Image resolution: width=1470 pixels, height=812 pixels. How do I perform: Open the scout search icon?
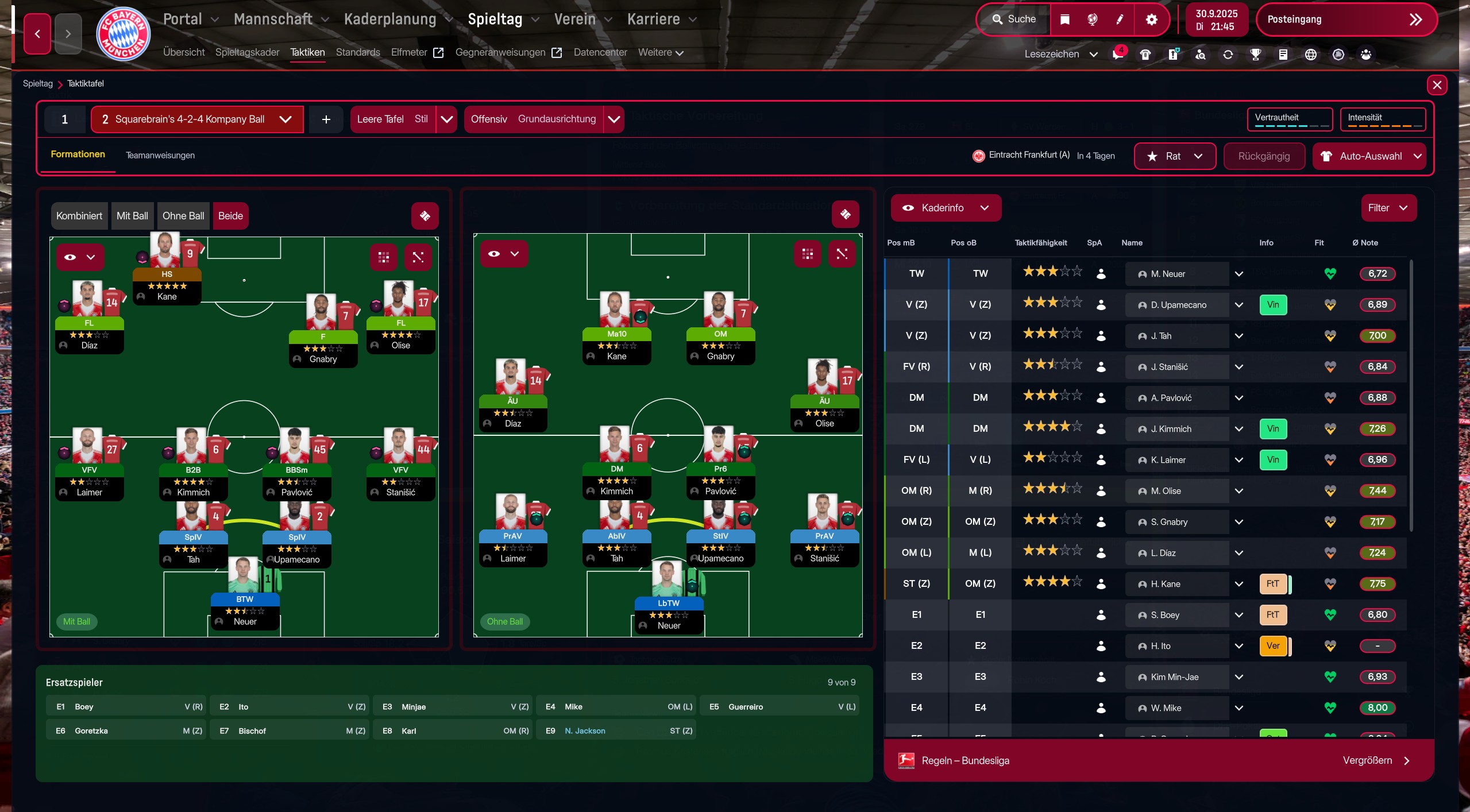1199,54
